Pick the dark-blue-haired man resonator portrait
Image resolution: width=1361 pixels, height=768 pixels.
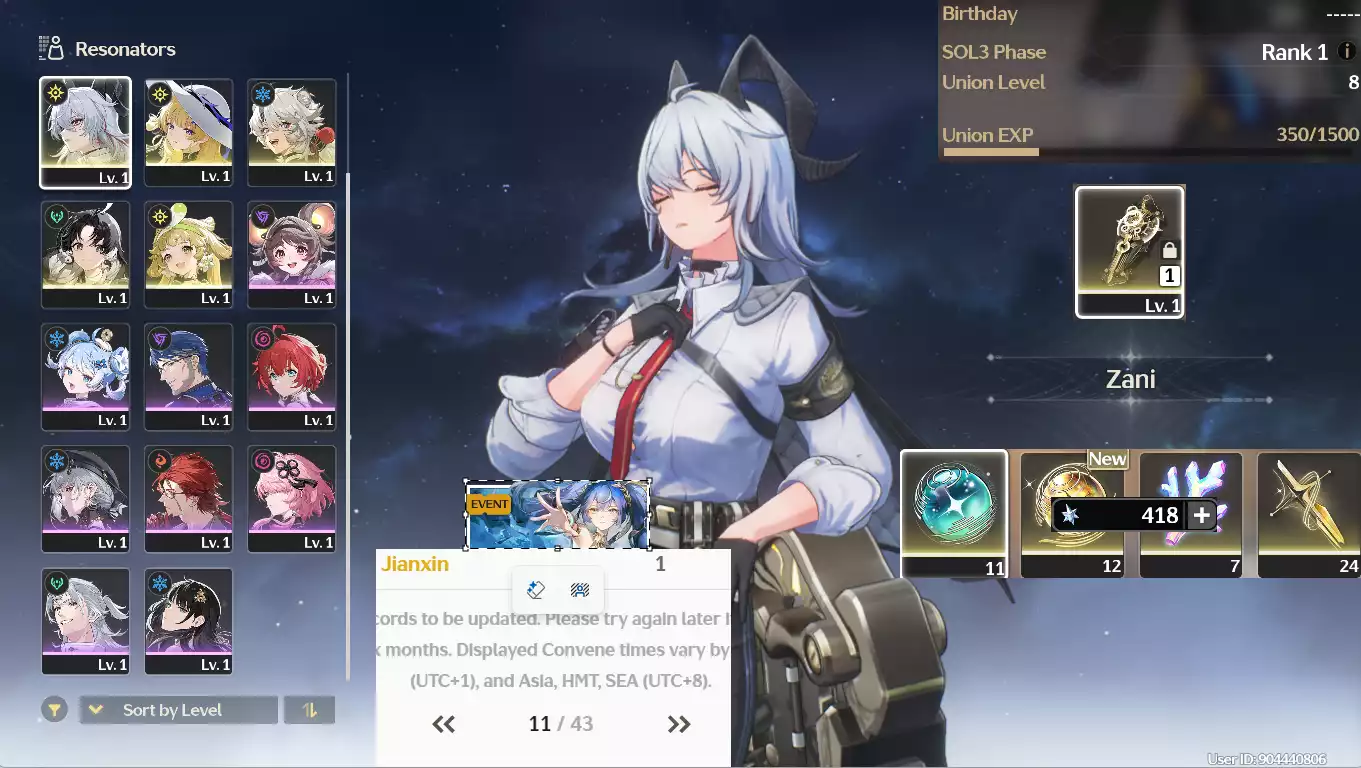(x=188, y=376)
